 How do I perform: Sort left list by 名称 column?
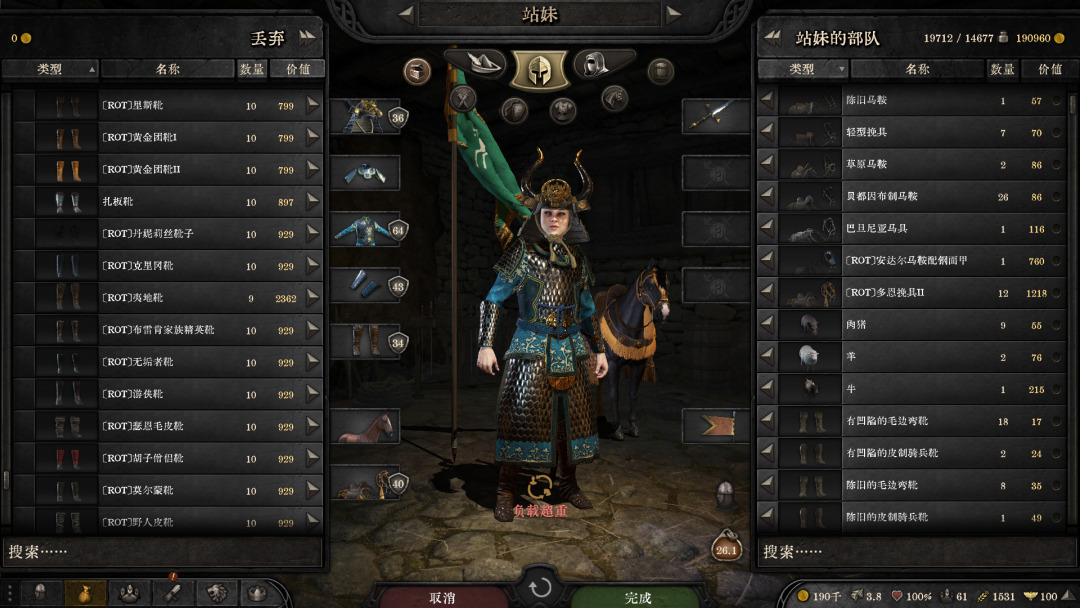(167, 69)
